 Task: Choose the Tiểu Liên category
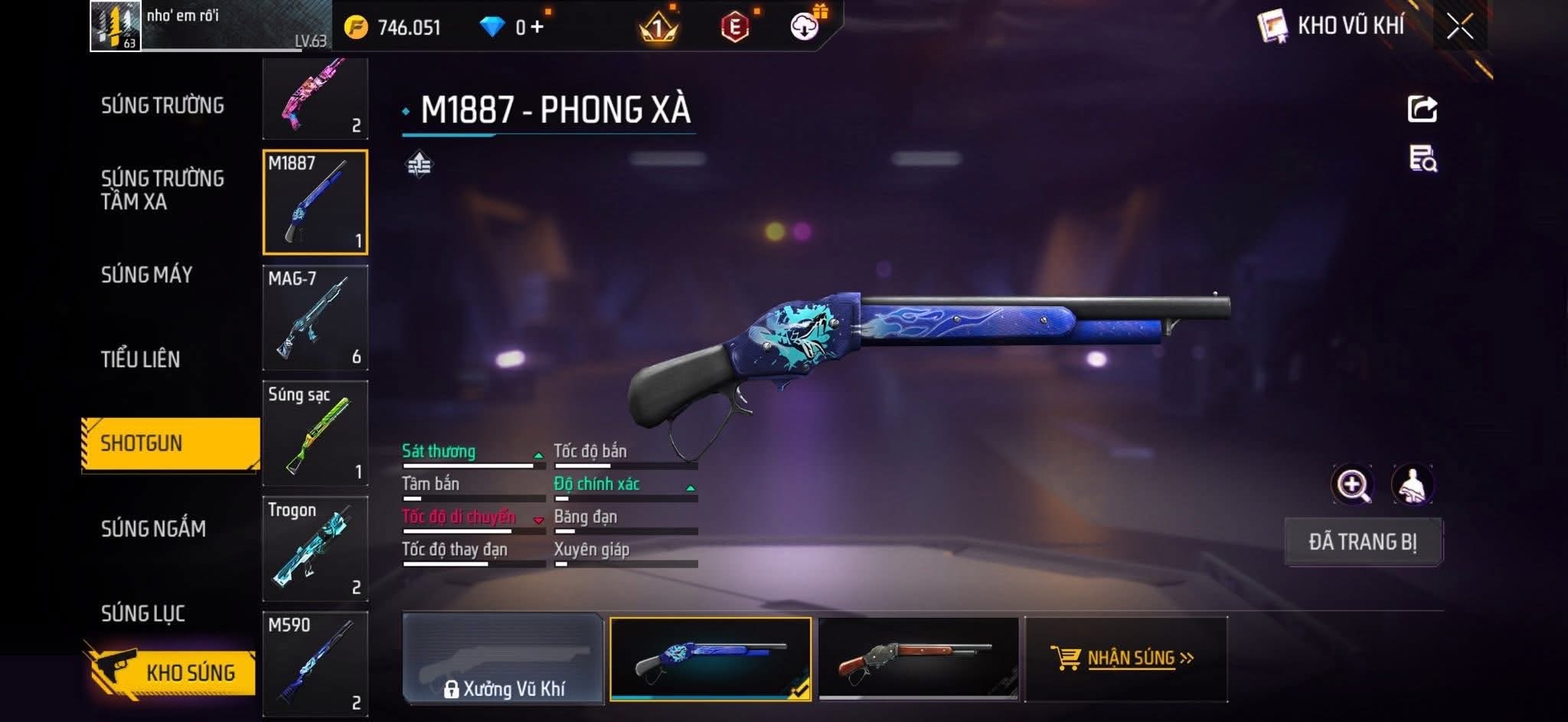141,359
